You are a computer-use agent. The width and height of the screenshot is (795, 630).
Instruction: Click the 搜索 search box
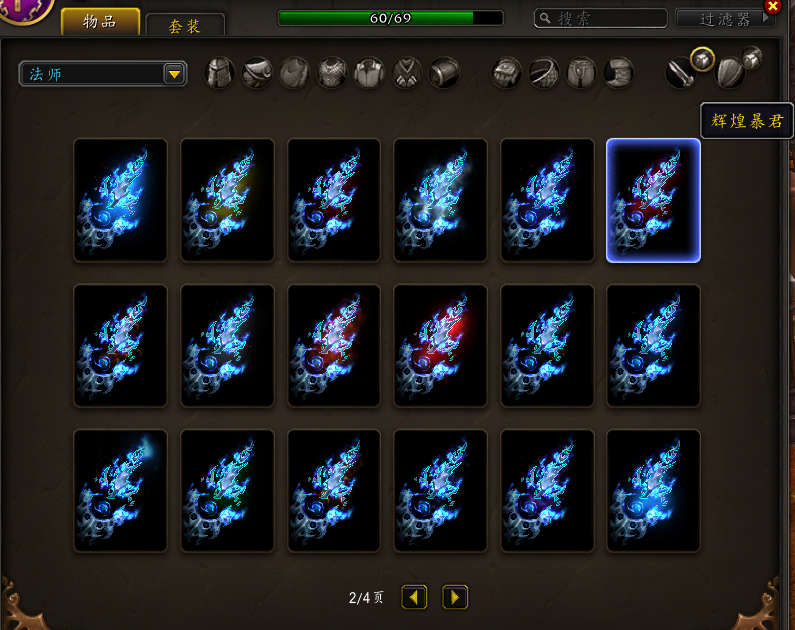tap(601, 18)
